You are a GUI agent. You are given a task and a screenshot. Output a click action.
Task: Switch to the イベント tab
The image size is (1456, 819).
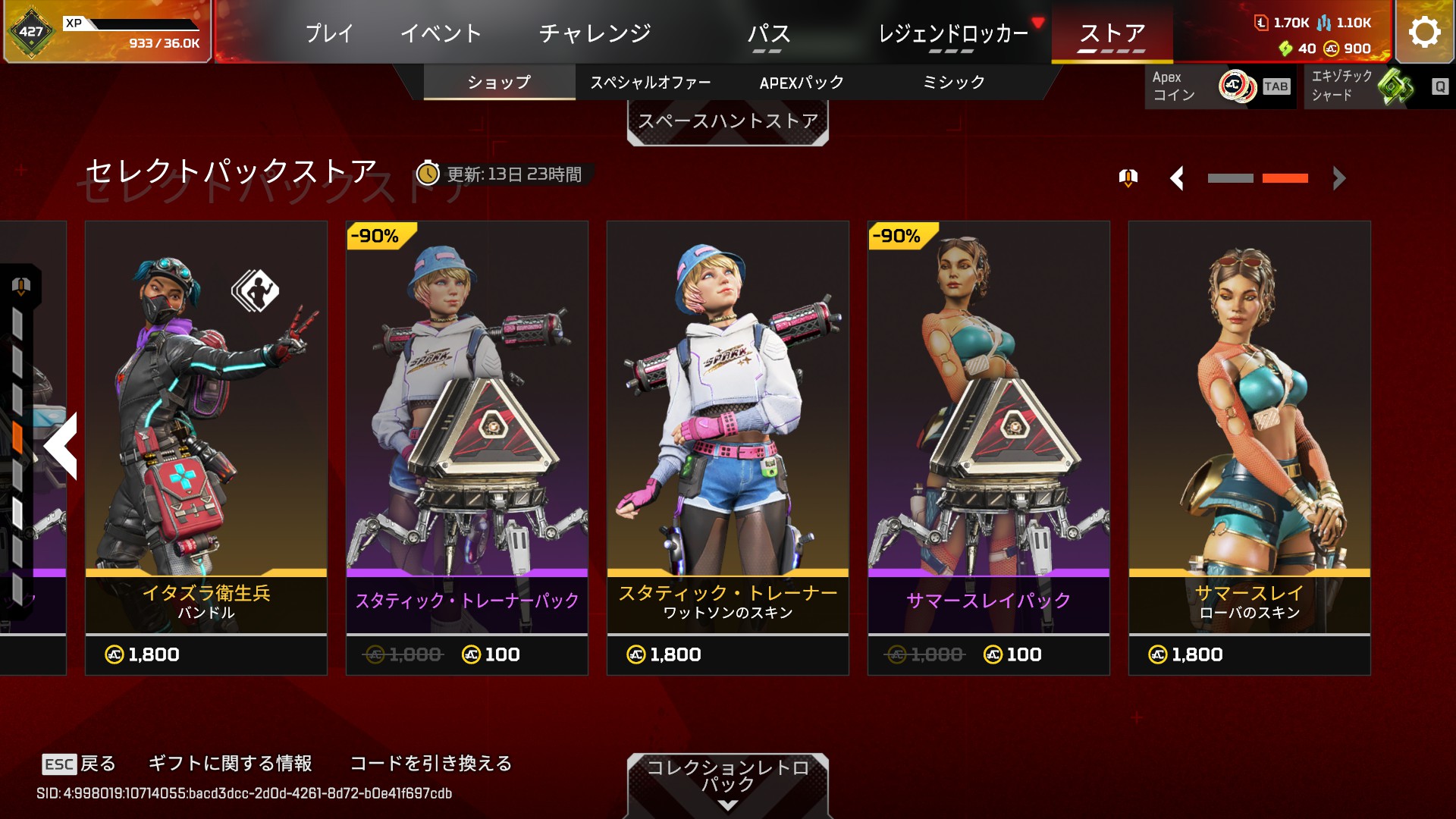pyautogui.click(x=441, y=33)
